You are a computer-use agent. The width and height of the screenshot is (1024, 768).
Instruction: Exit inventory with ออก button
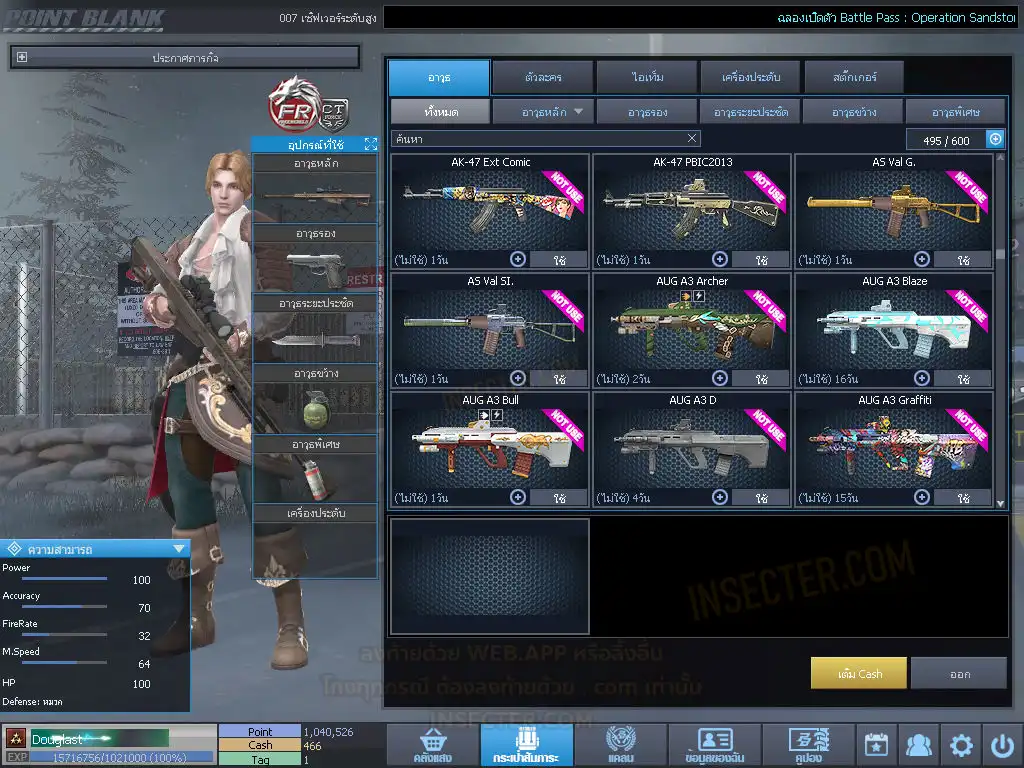tap(959, 673)
